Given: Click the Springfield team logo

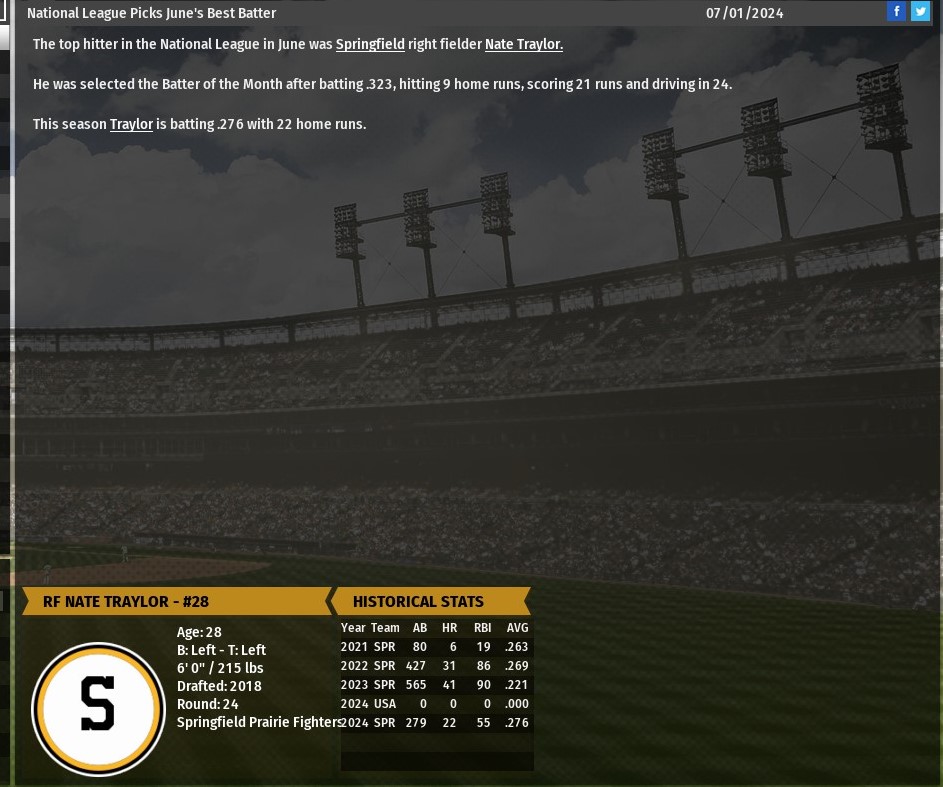Looking at the screenshot, I should click(x=98, y=708).
